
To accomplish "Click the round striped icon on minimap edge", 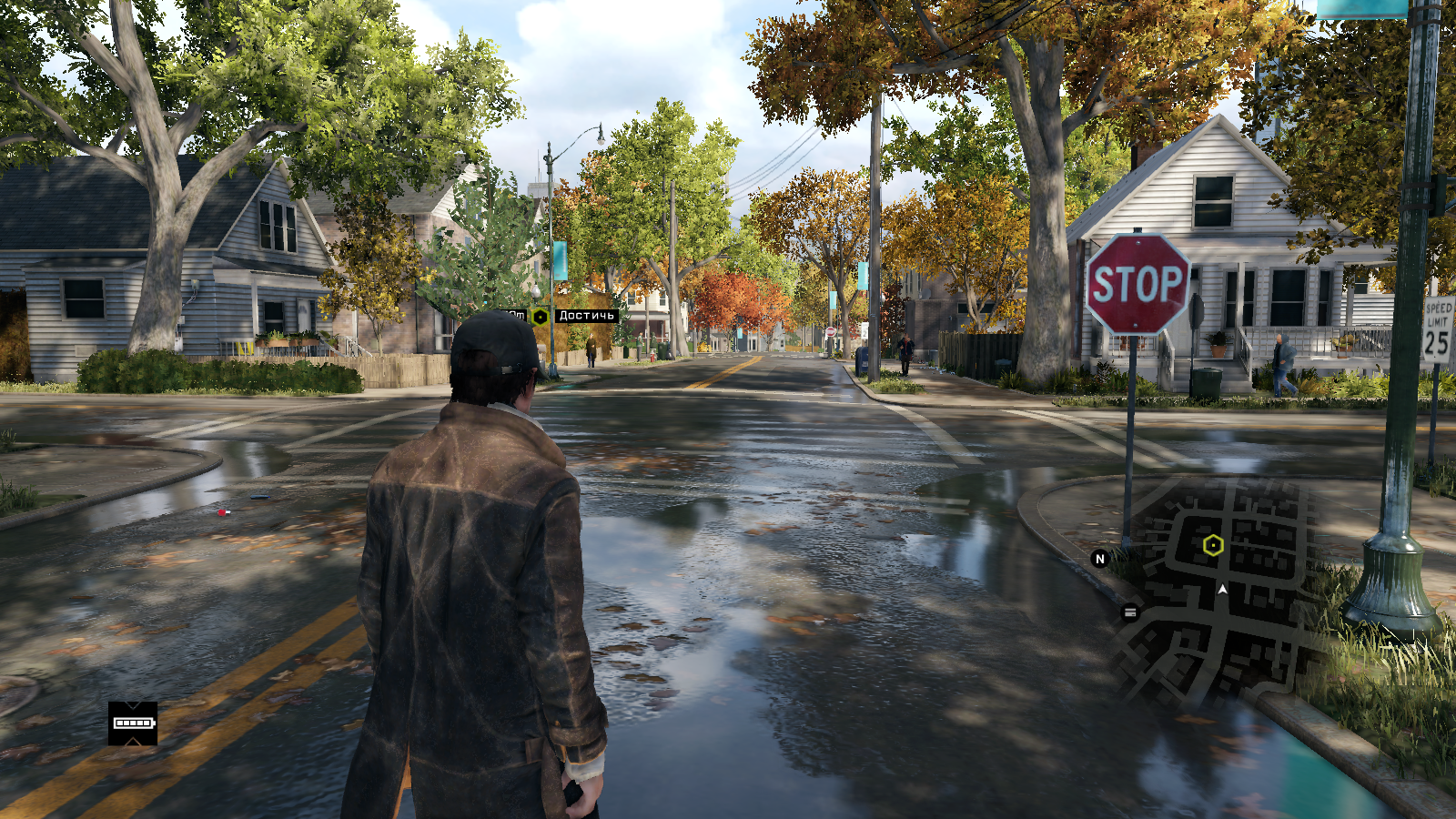I will (x=1130, y=612).
